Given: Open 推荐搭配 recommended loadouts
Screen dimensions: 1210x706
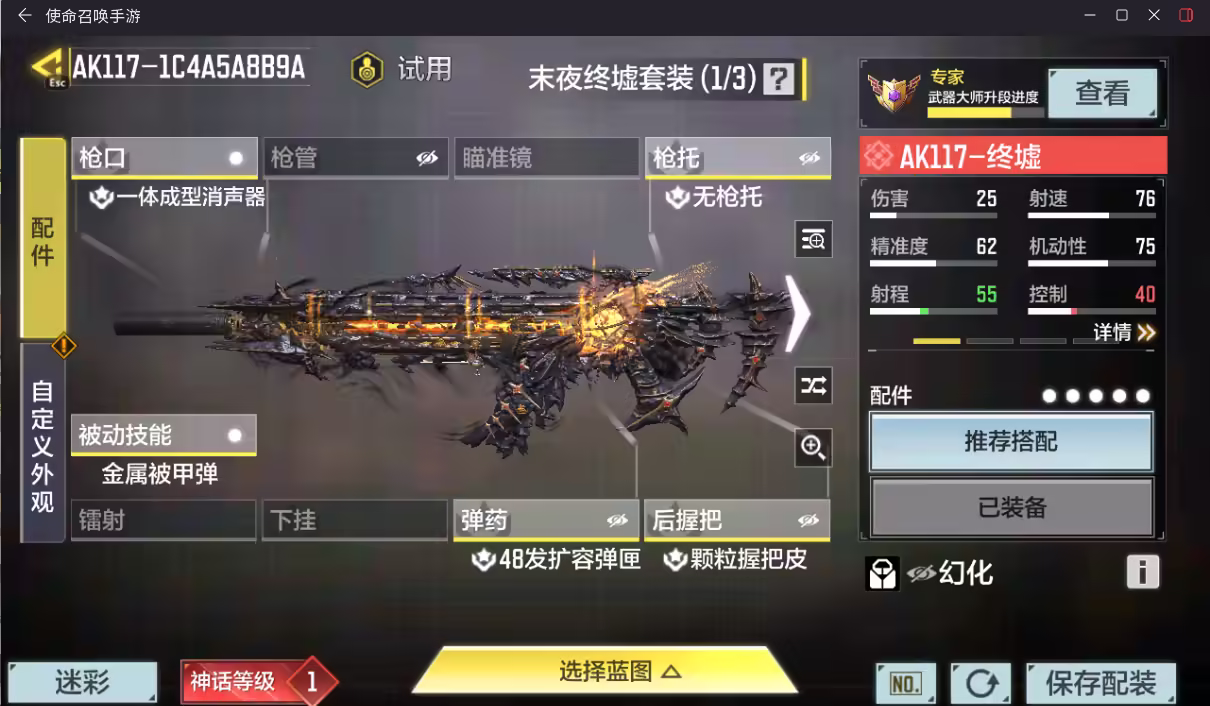Looking at the screenshot, I should (x=1011, y=441).
